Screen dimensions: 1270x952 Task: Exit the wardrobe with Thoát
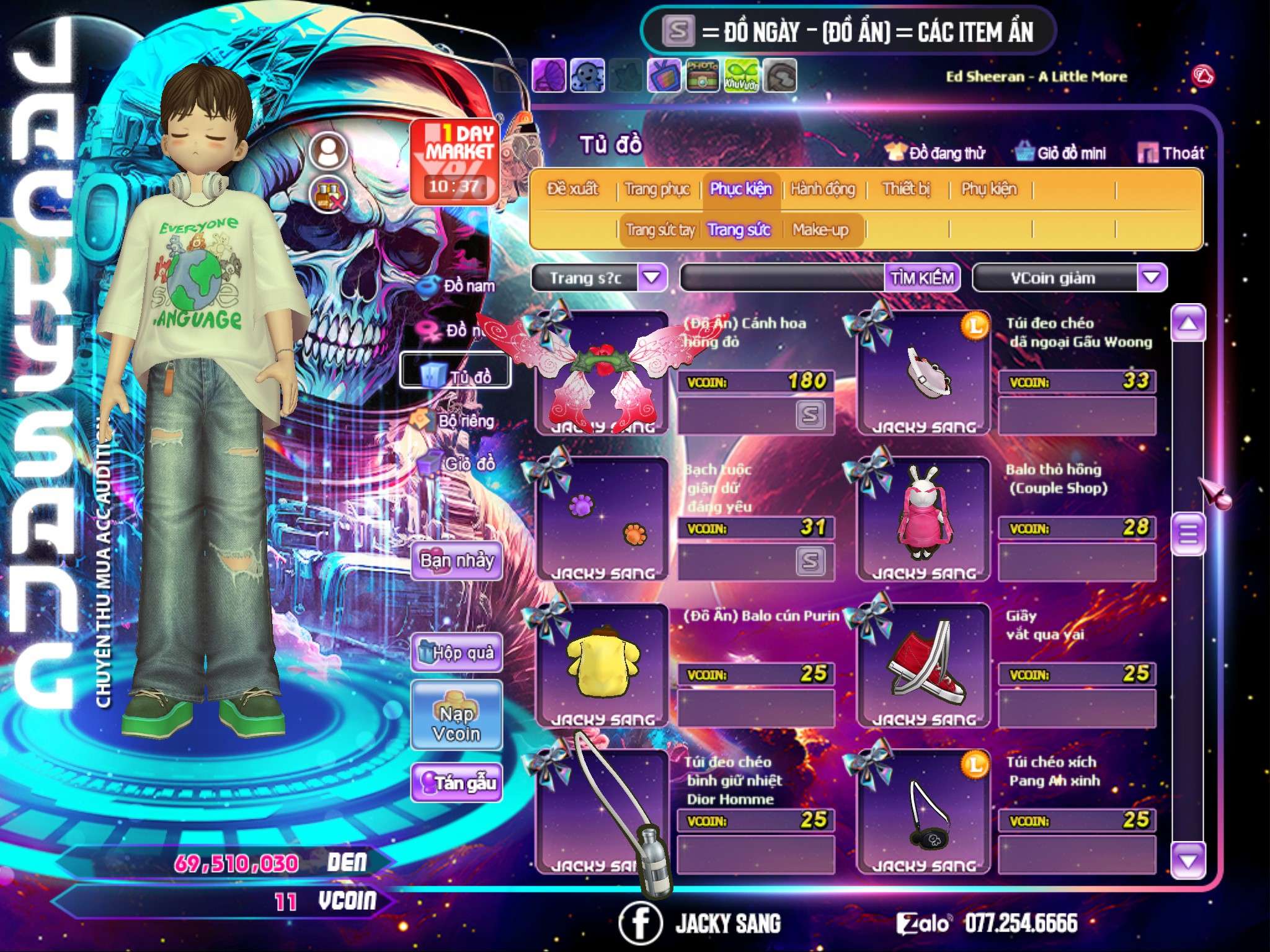point(1171,153)
